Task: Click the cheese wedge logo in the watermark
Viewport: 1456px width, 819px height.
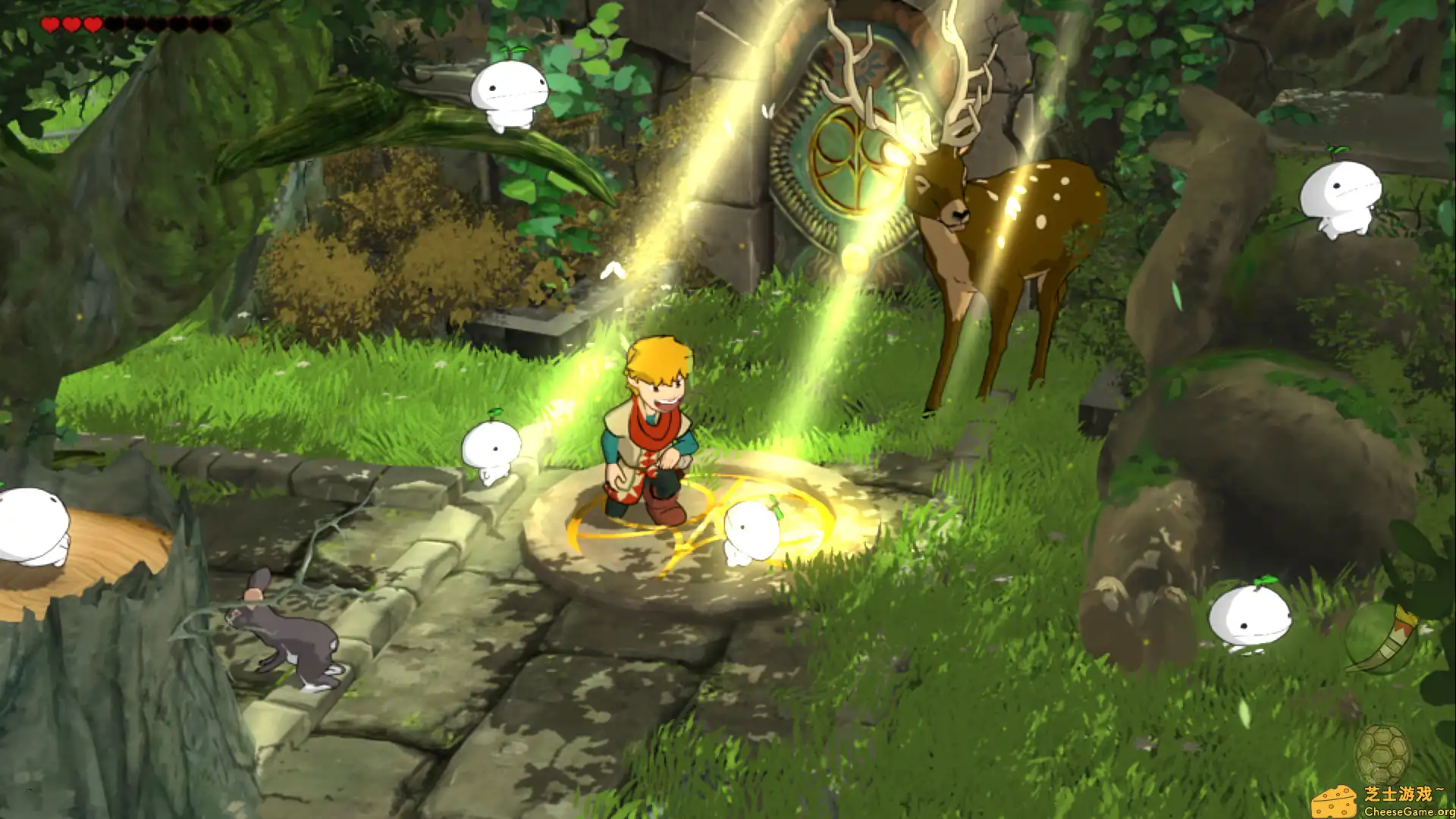Action: pos(1333,802)
